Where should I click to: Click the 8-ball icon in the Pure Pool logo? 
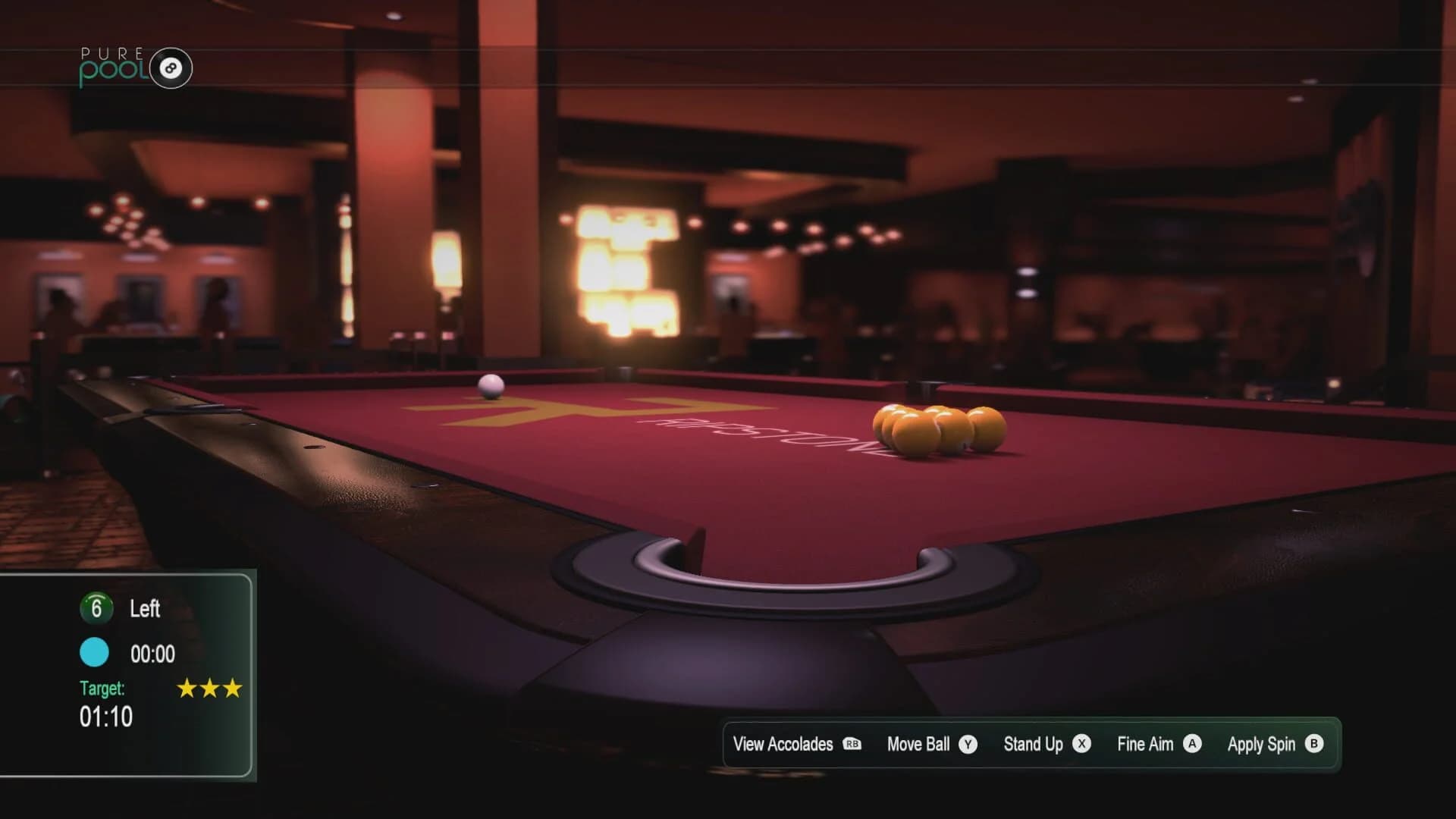171,68
